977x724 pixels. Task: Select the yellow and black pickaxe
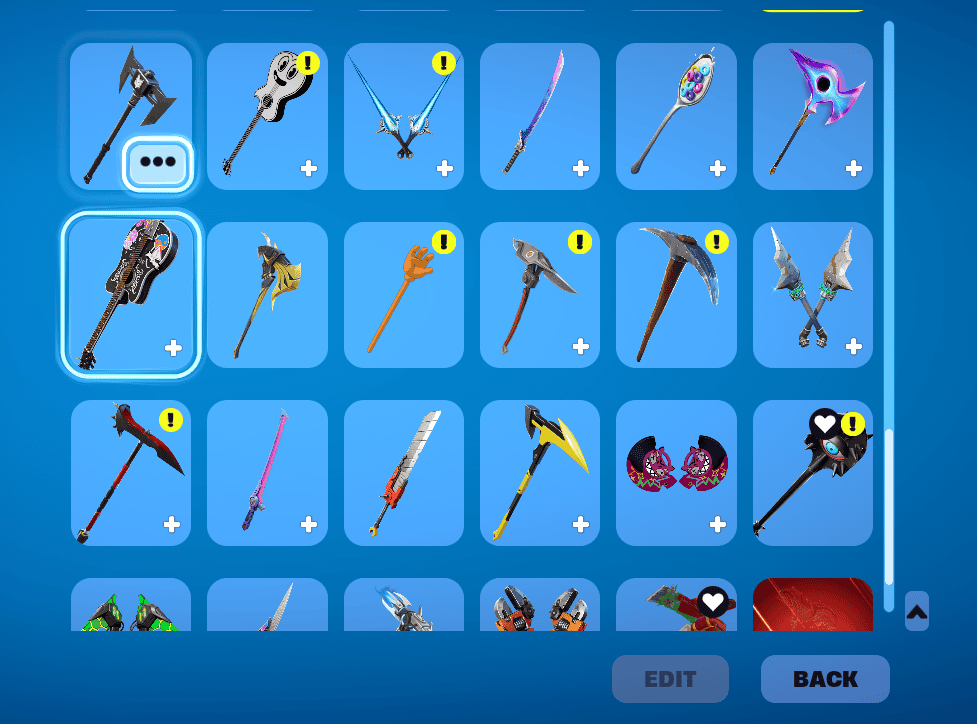[x=539, y=473]
